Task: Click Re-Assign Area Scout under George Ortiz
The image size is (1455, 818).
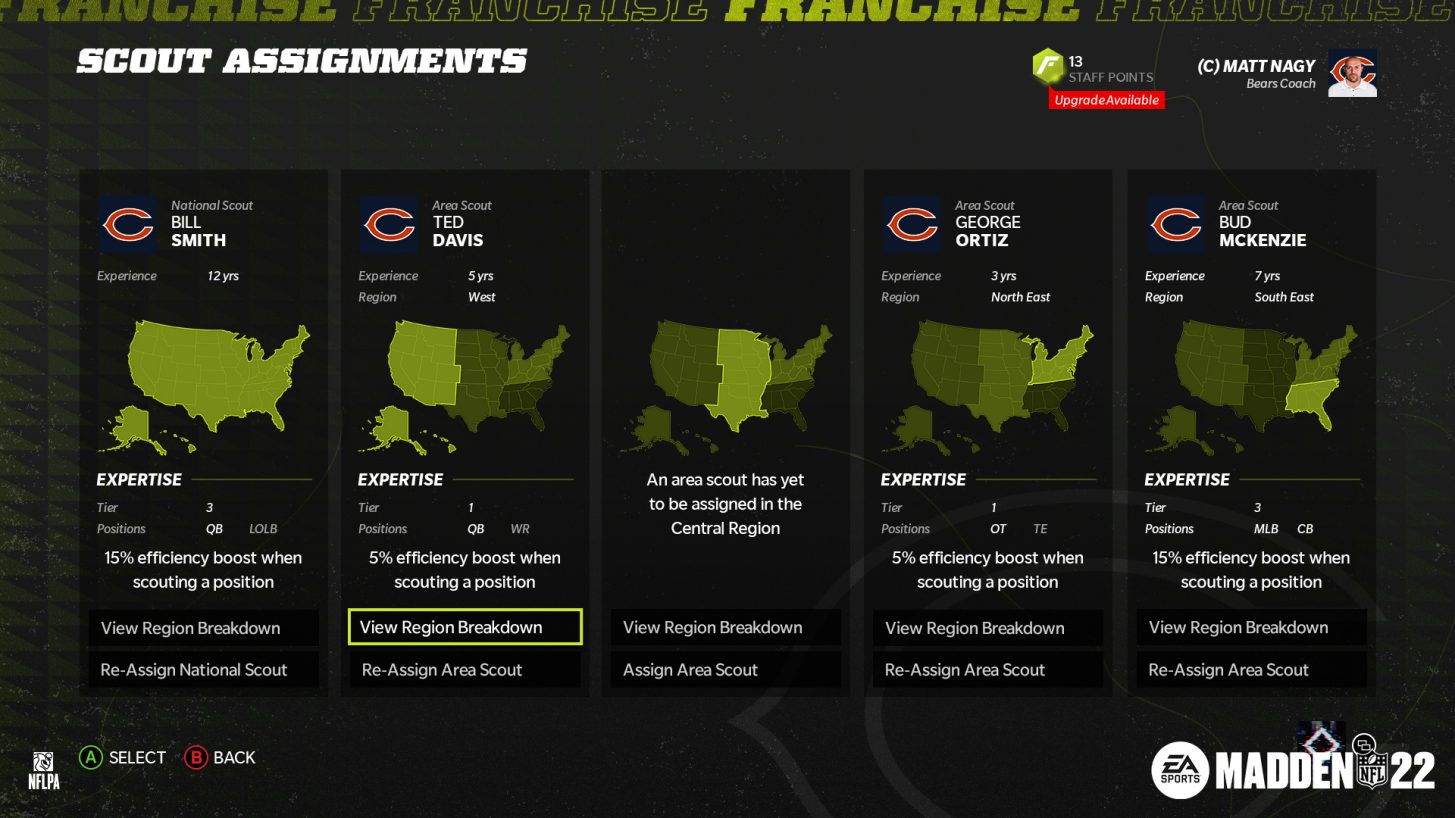Action: [987, 669]
